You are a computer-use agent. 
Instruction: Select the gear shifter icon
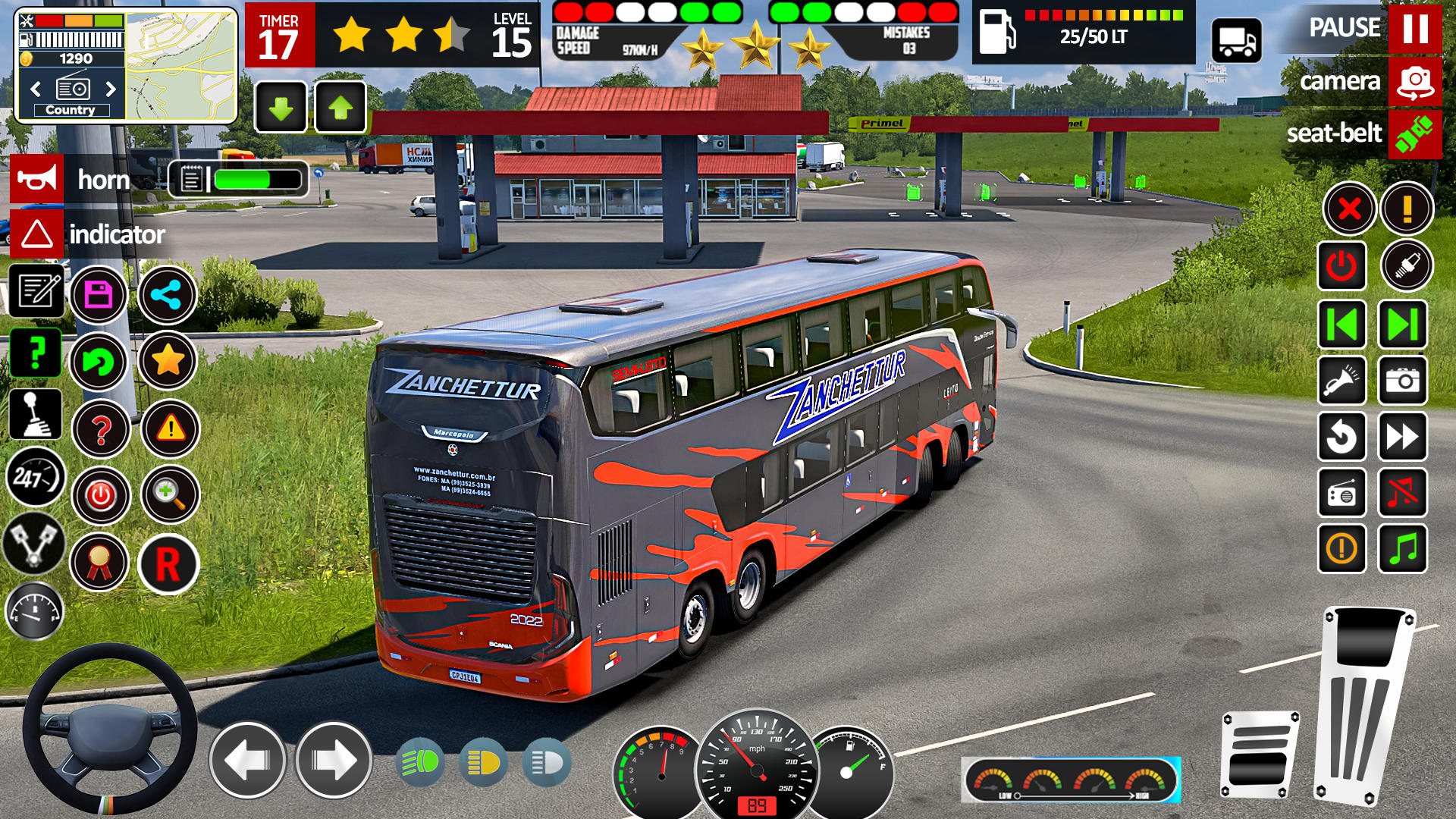tap(36, 416)
